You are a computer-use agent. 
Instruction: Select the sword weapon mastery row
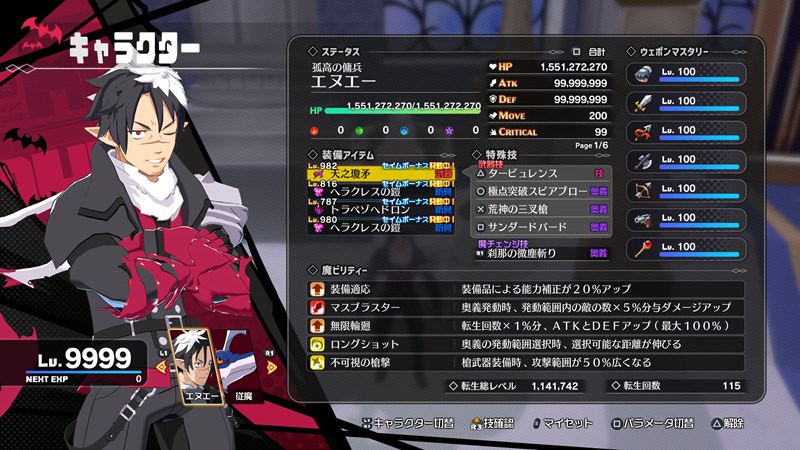click(x=686, y=103)
